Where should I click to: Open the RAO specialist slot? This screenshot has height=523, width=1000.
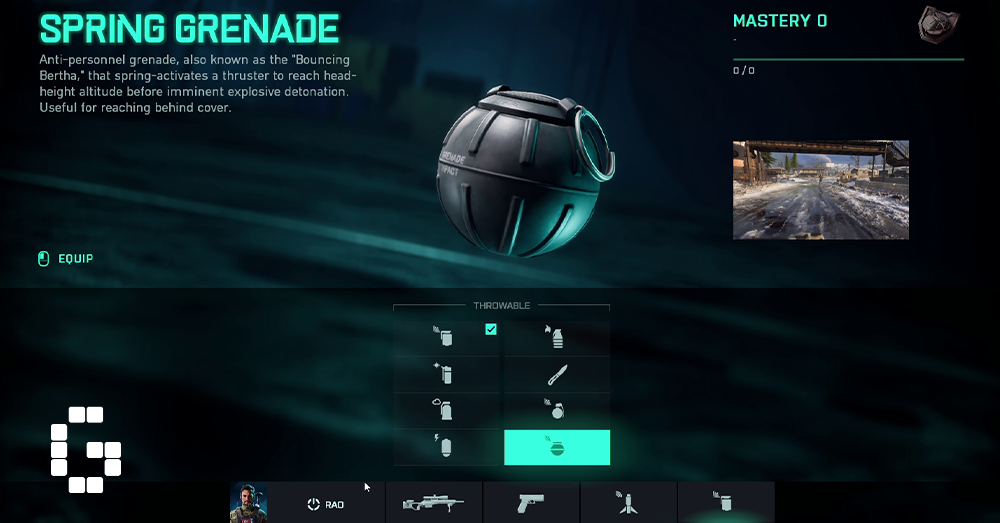326,504
